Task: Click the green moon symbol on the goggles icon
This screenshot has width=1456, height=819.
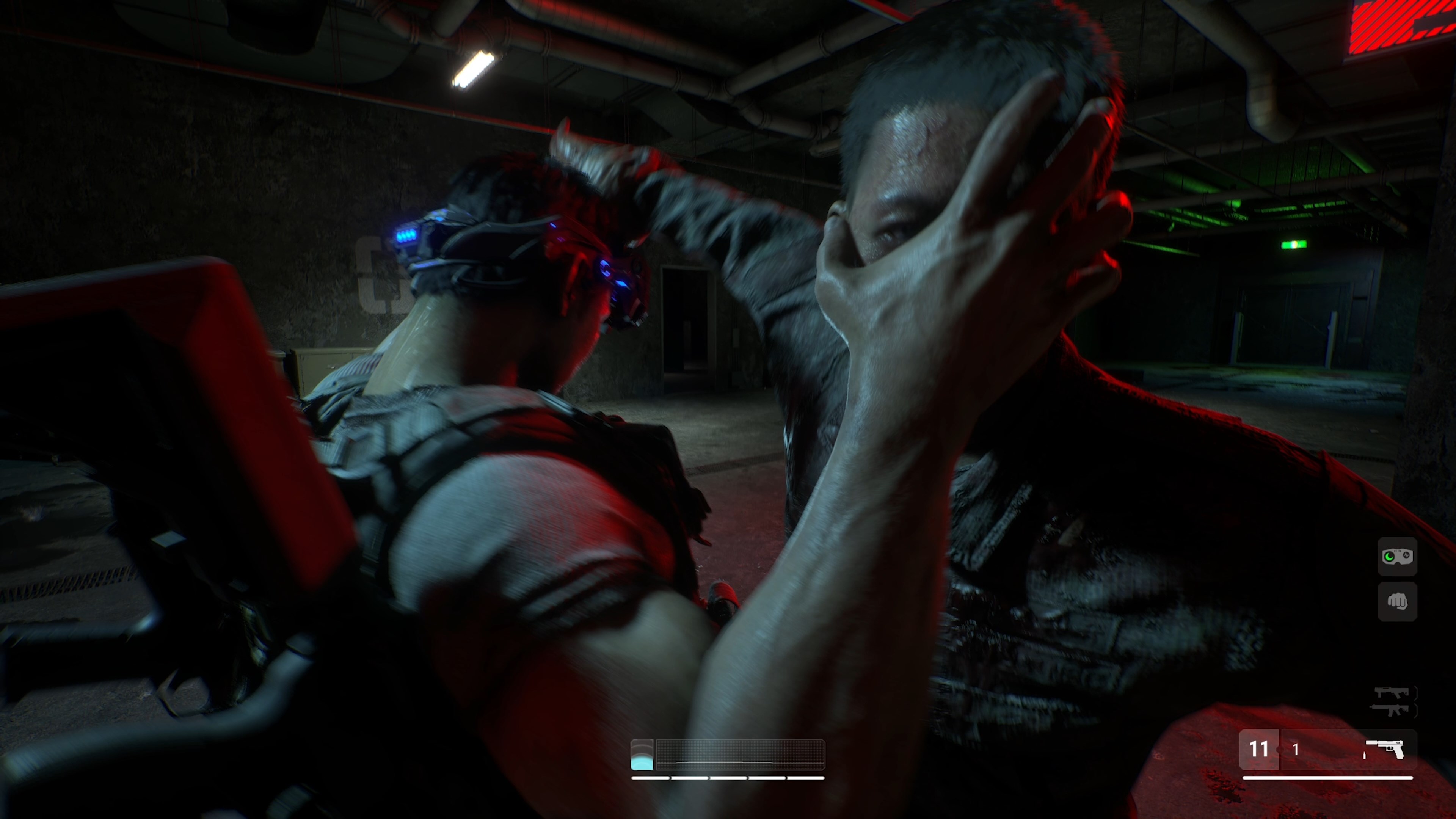Action: click(1389, 557)
